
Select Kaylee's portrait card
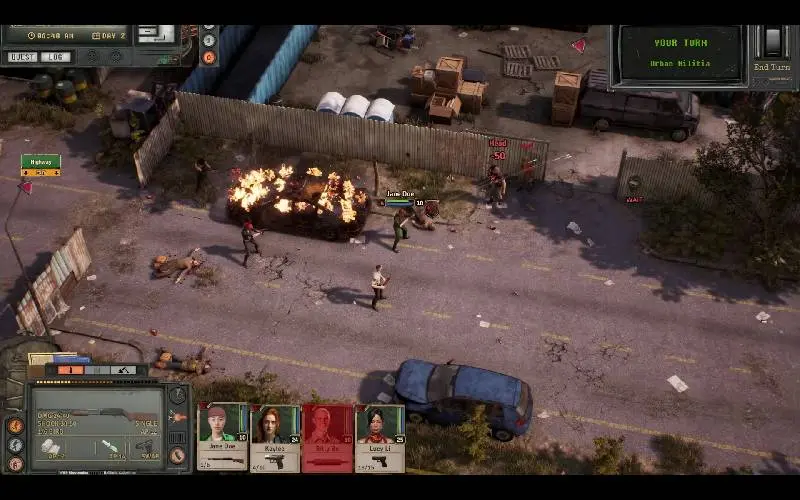[x=274, y=436]
